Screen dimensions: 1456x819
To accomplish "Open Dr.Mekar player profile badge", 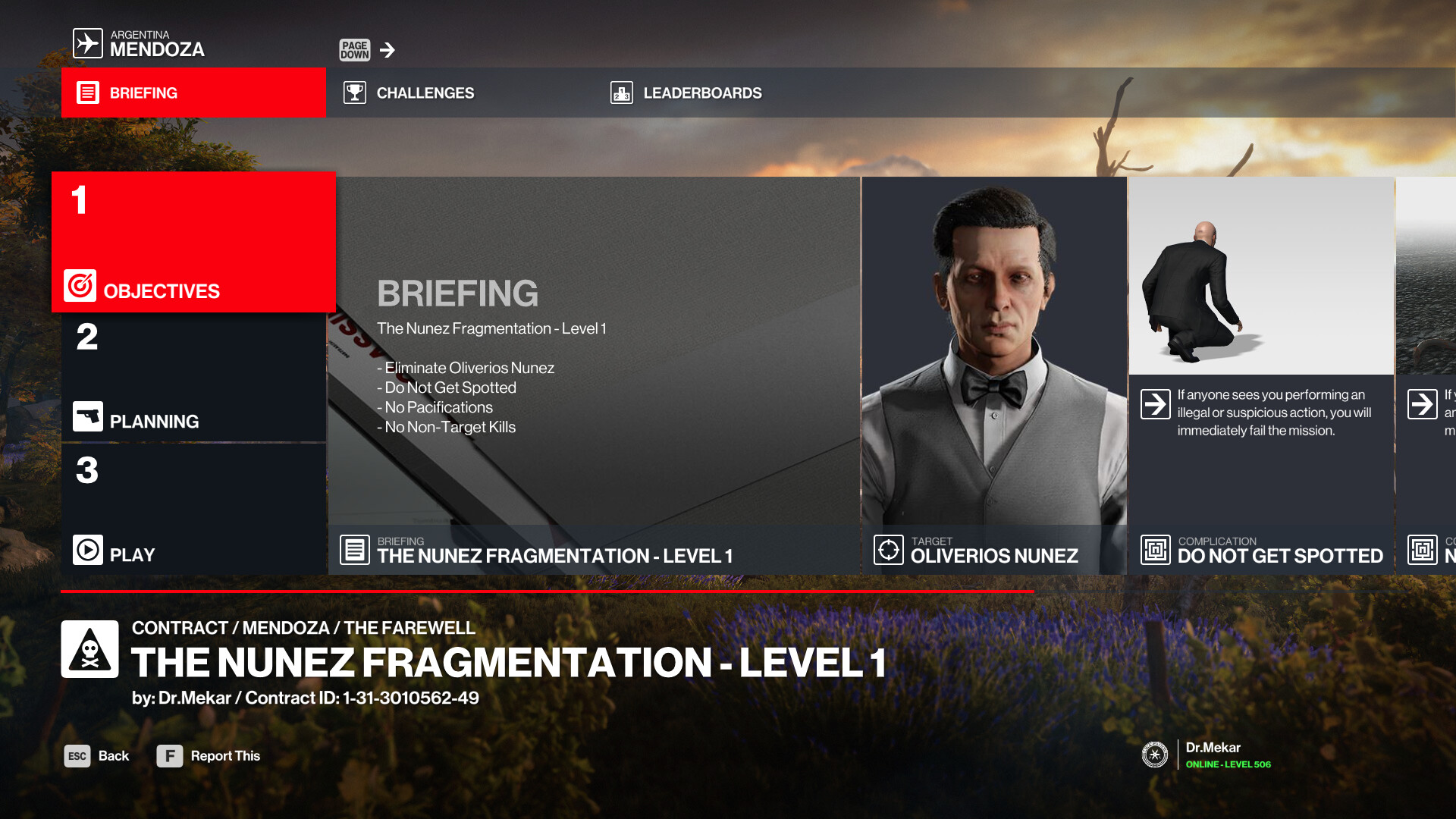I will tap(1206, 755).
